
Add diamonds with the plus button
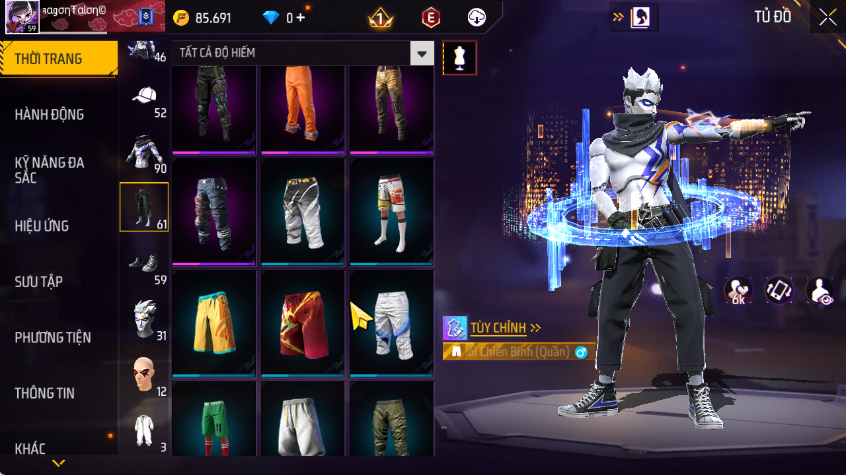[x=301, y=18]
